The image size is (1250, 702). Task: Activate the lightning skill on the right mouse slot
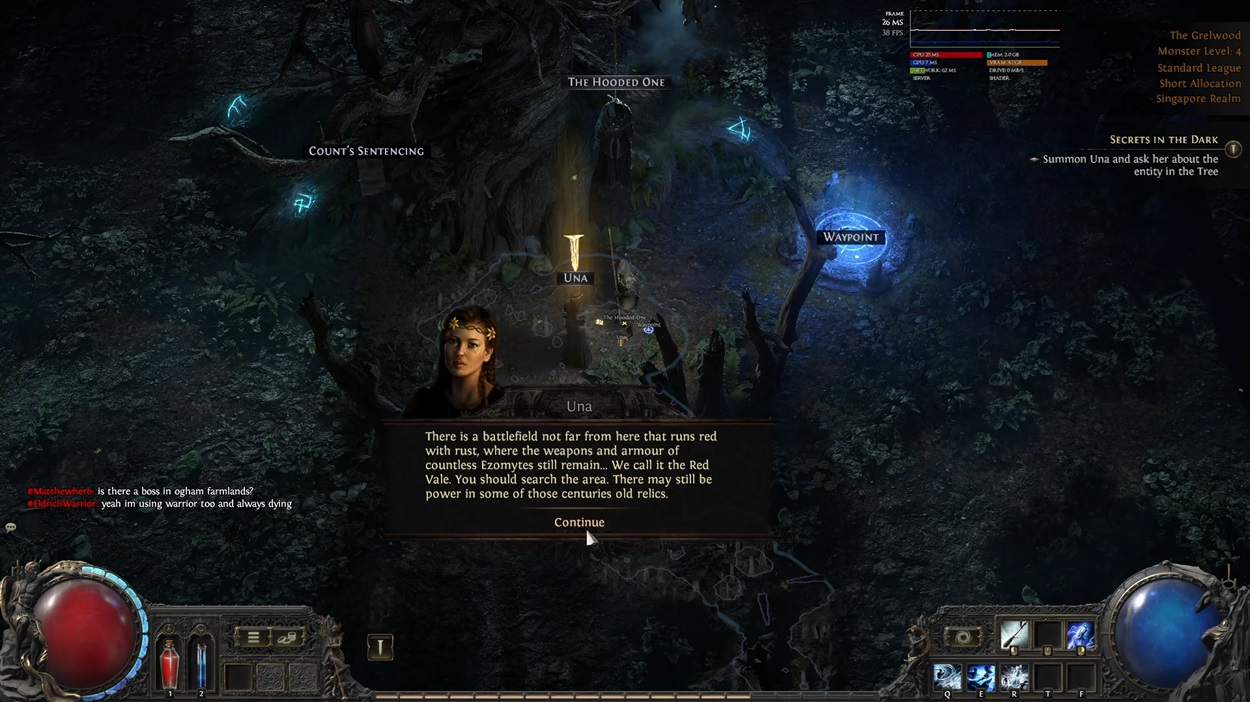pos(1079,635)
